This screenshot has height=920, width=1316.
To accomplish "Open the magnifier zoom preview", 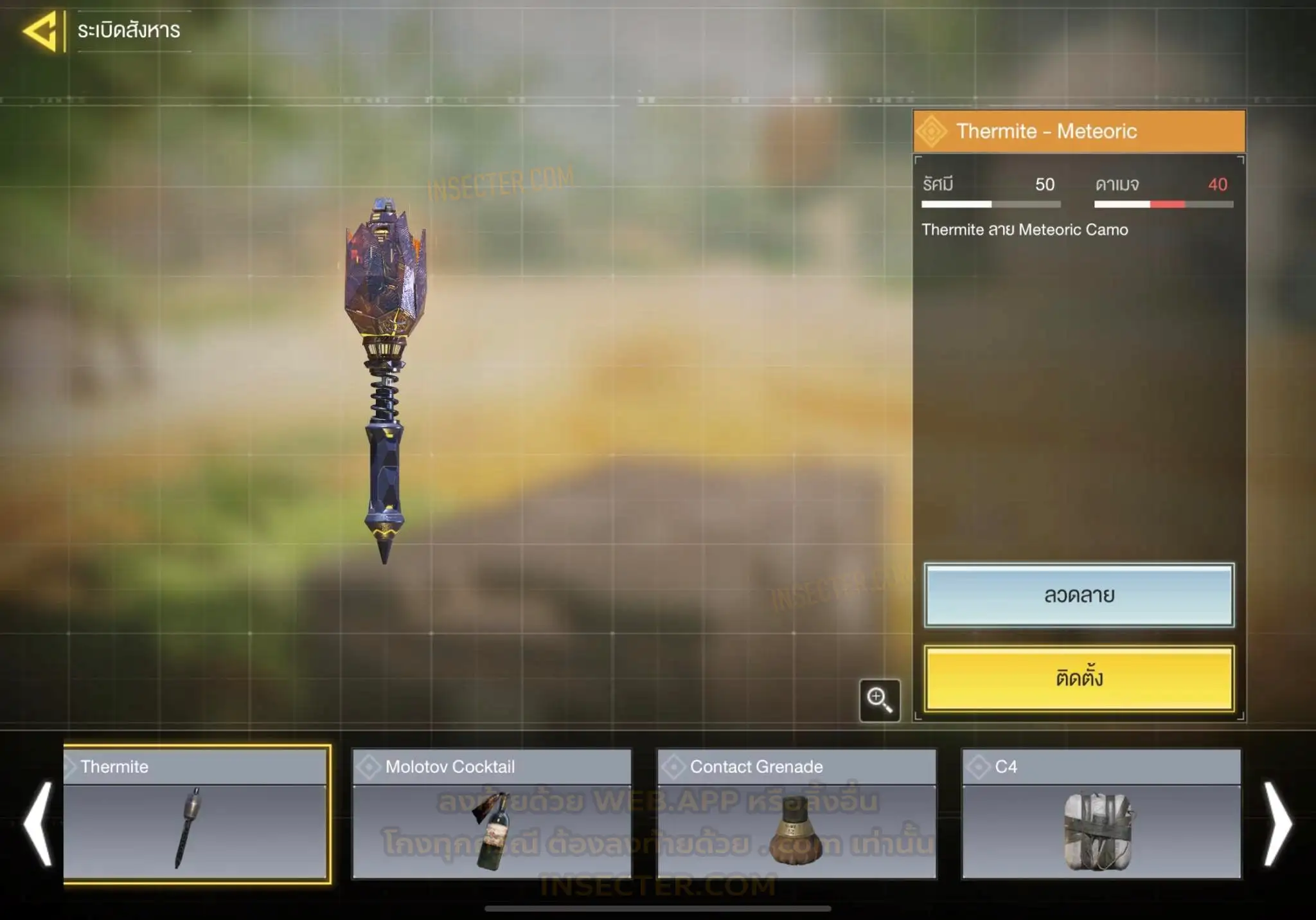I will click(879, 700).
